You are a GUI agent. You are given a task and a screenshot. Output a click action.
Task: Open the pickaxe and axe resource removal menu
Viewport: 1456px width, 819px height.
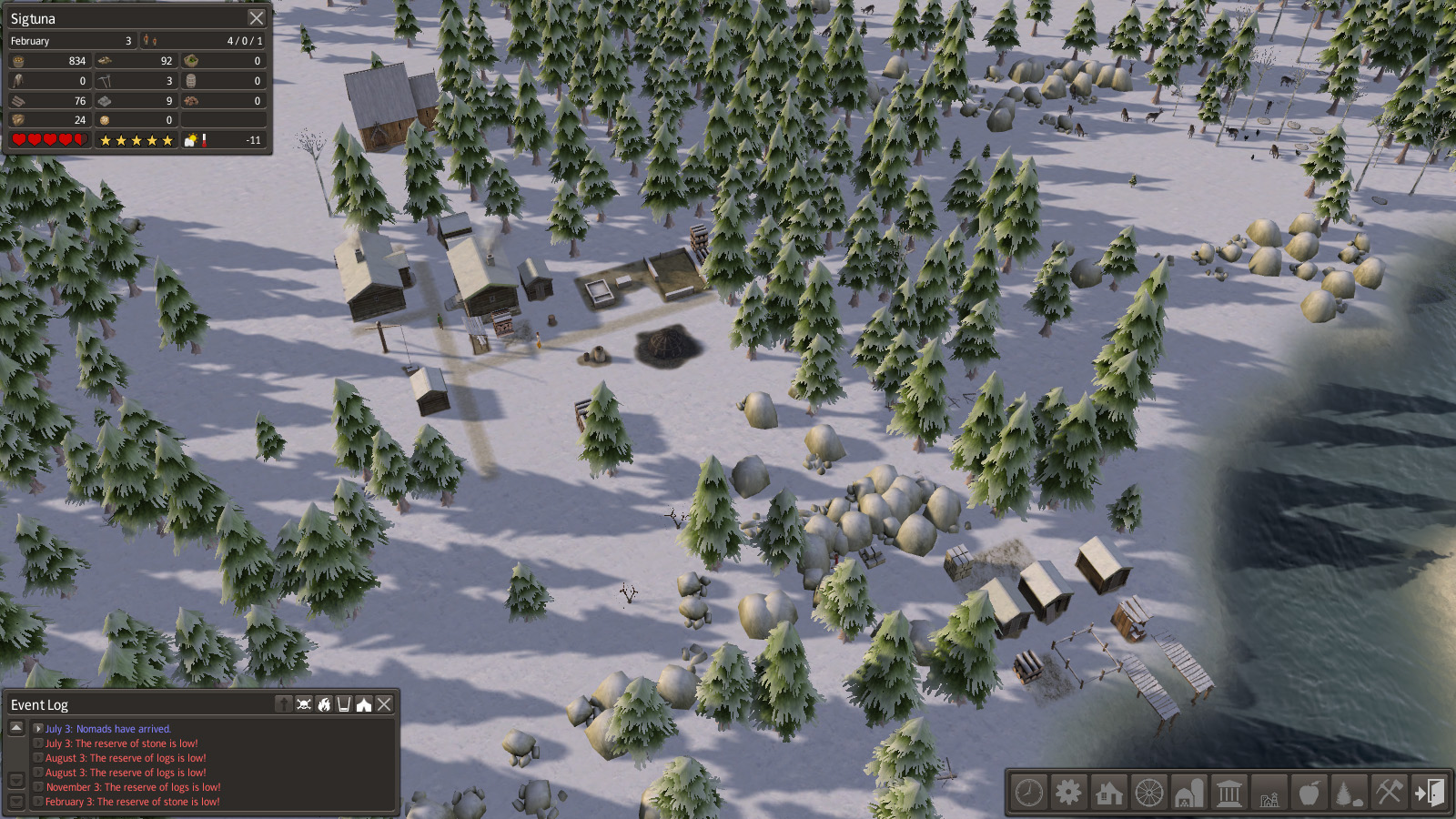(x=1390, y=793)
